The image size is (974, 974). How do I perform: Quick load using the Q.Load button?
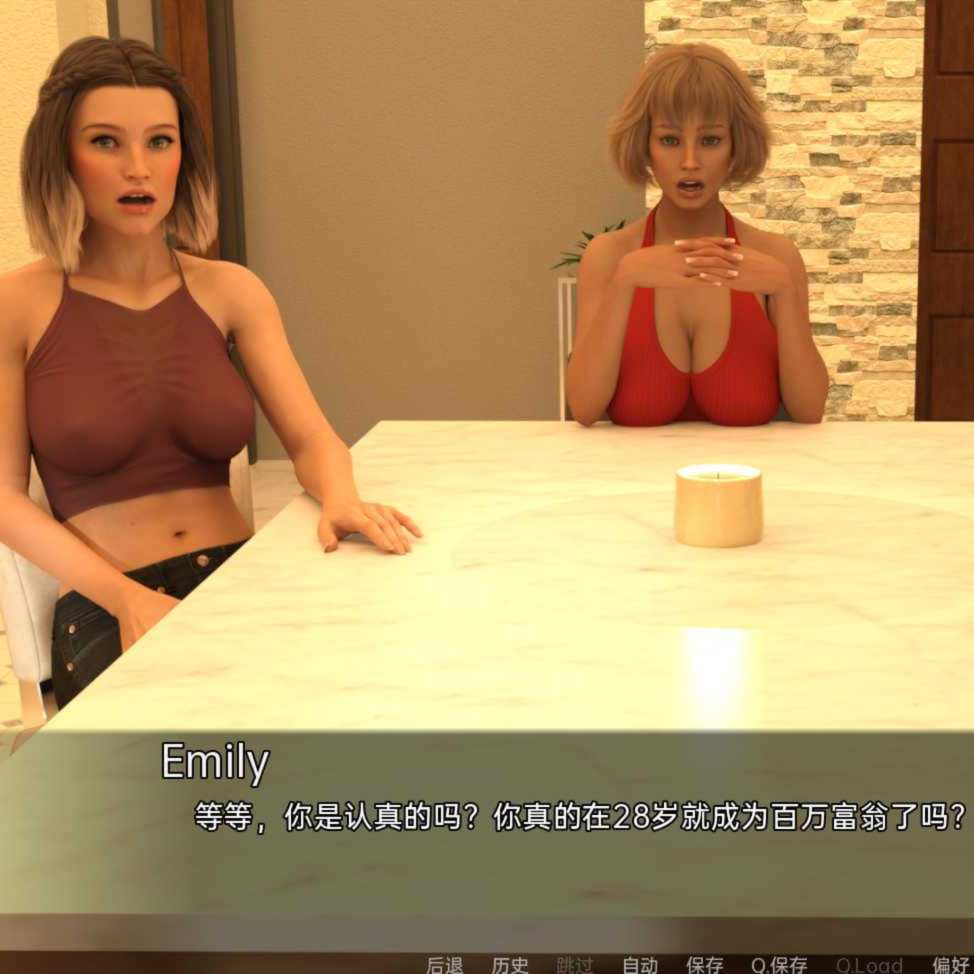pyautogui.click(x=869, y=964)
